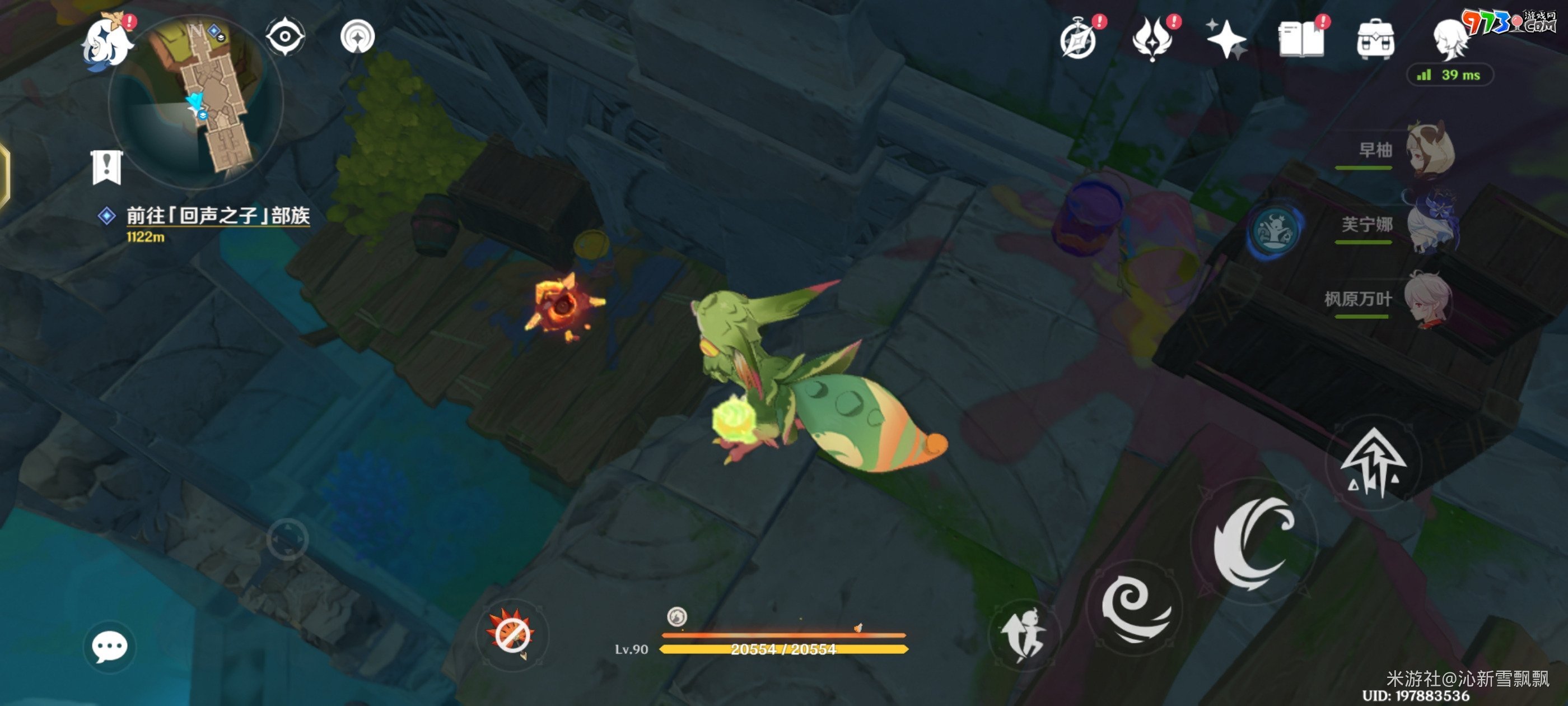Image resolution: width=1568 pixels, height=706 pixels.
Task: Open the chat speech bubble
Action: coord(110,646)
